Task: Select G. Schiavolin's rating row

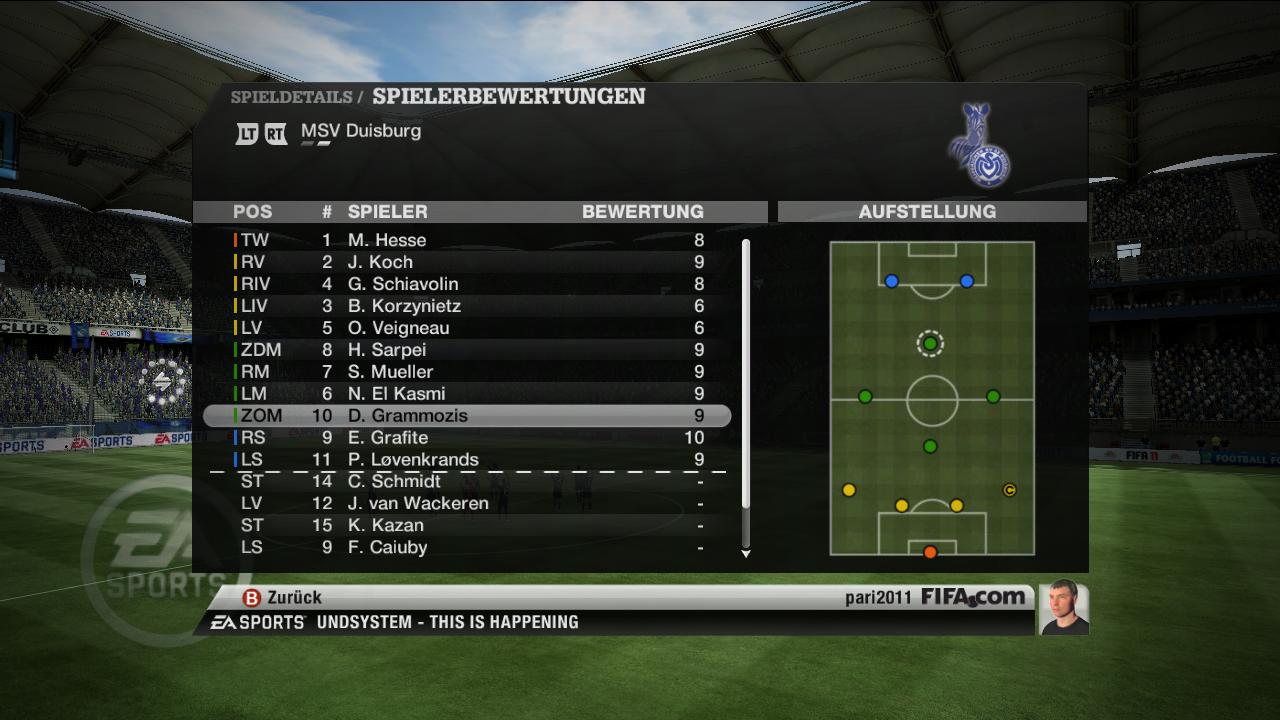Action: (467, 284)
